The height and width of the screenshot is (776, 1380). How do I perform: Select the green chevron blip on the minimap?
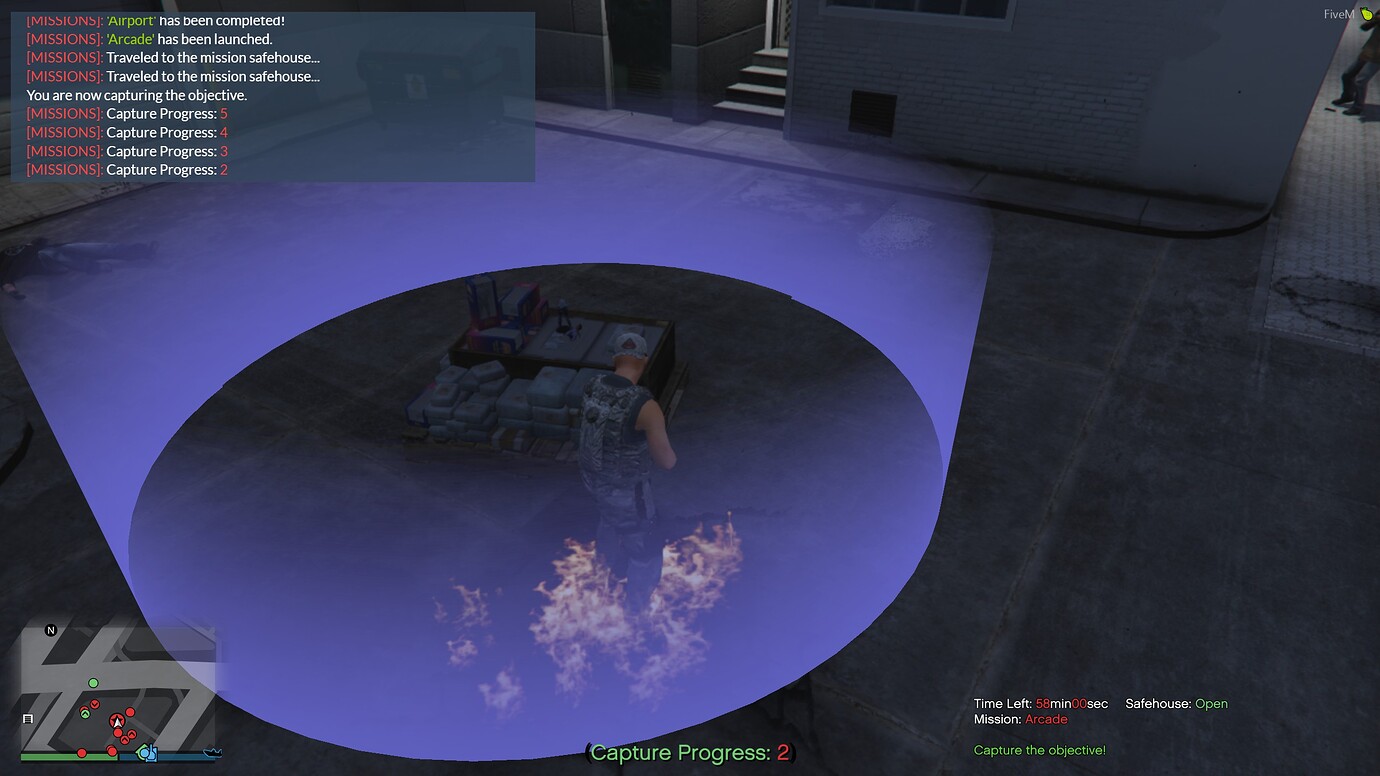coord(85,713)
